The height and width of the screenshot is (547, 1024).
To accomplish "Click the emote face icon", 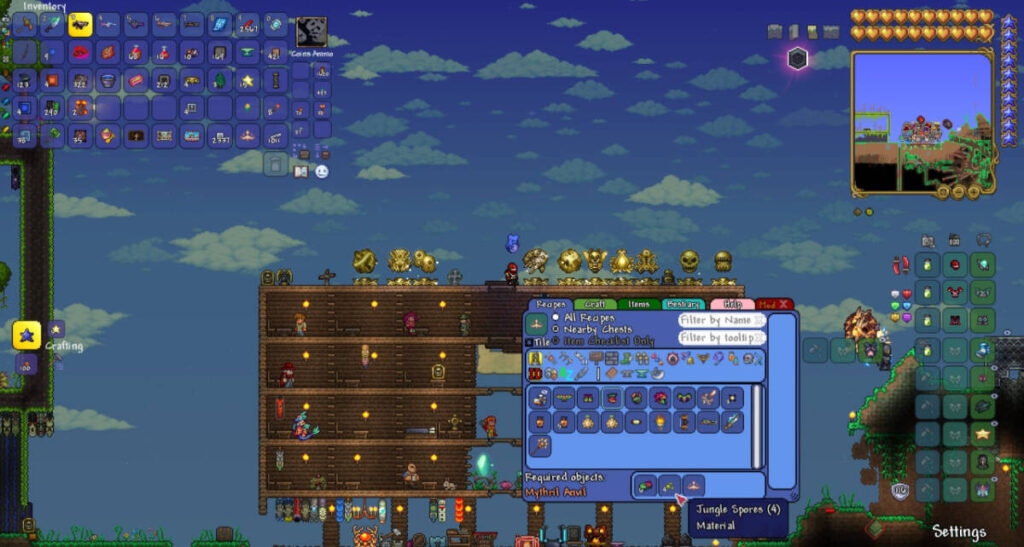I will pyautogui.click(x=322, y=172).
